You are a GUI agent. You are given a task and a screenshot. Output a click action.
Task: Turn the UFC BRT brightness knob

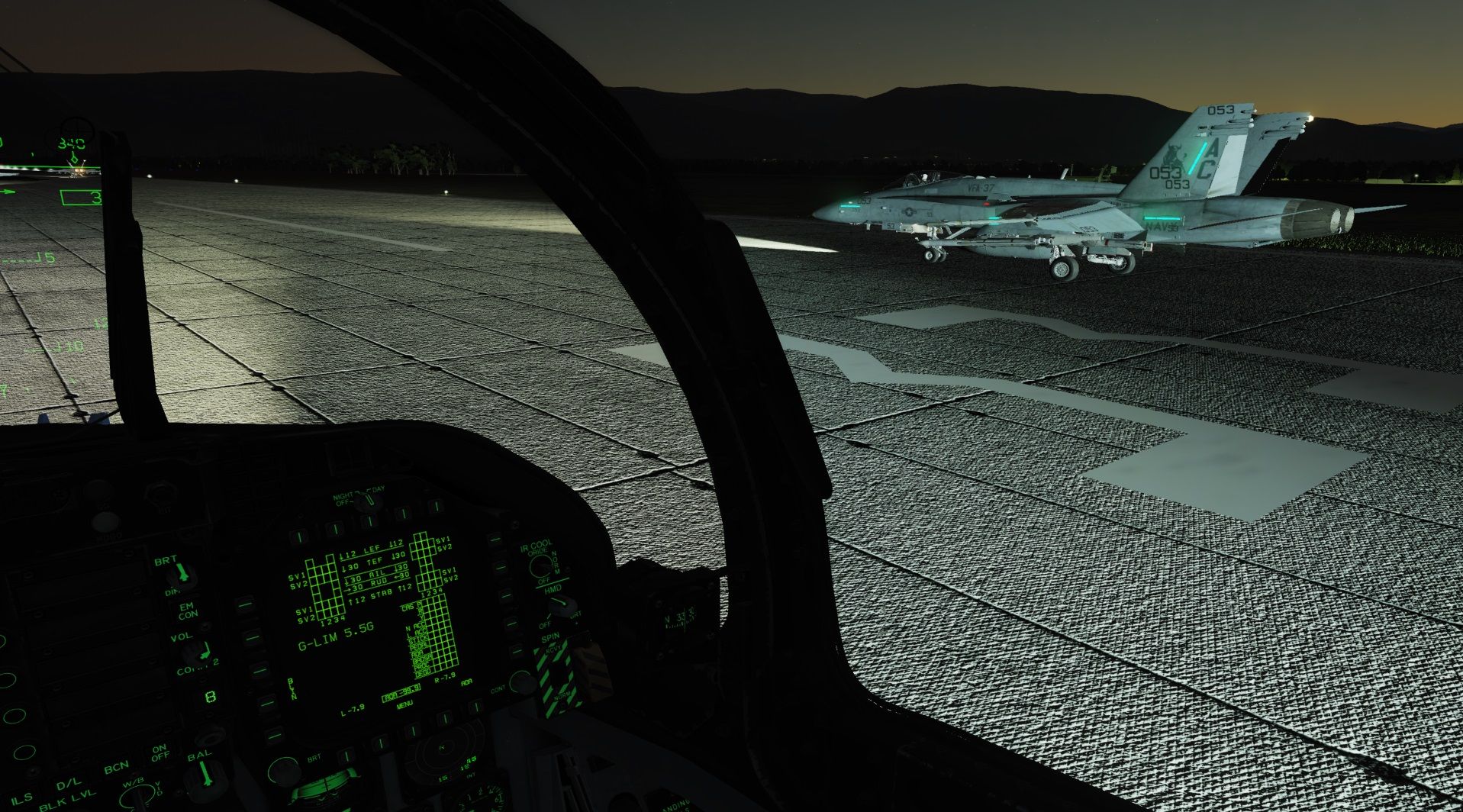click(182, 574)
